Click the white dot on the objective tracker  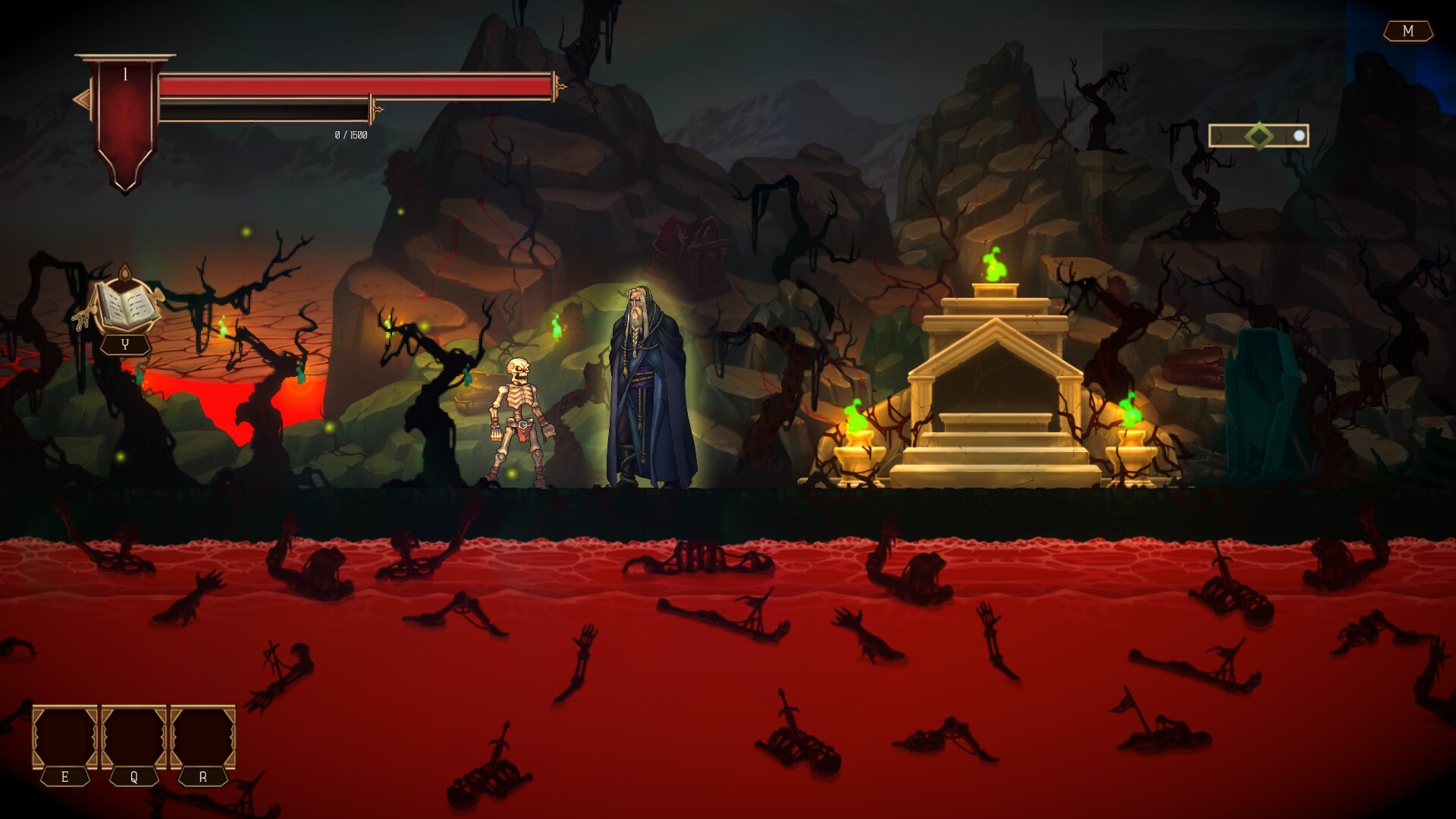pyautogui.click(x=1300, y=136)
